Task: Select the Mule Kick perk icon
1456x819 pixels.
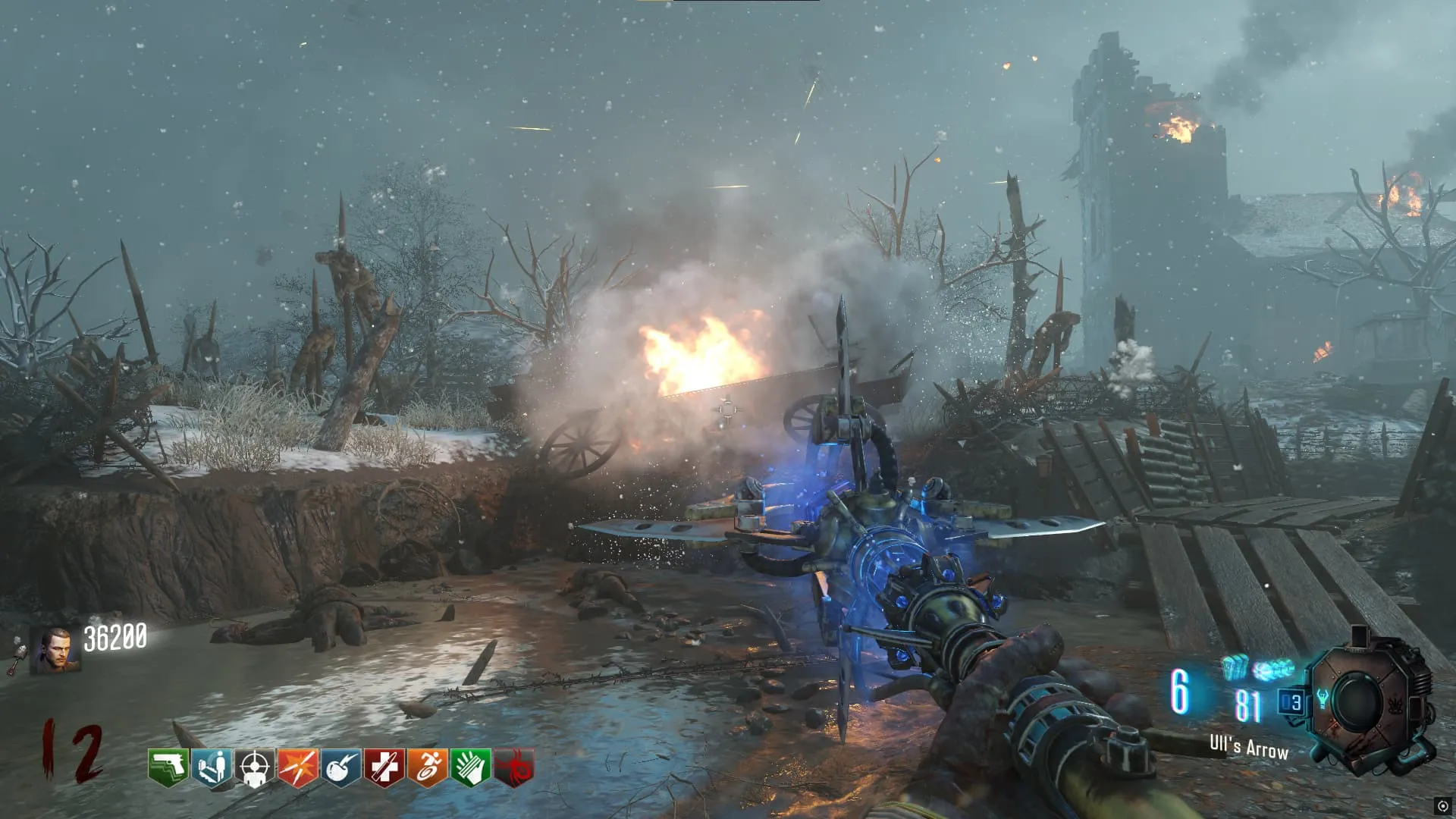Action: tap(168, 768)
